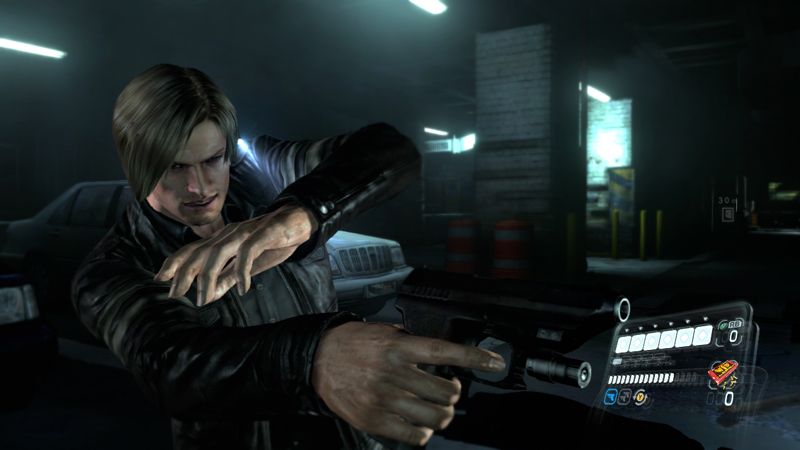The height and width of the screenshot is (450, 800).
Task: Choose the grey secondary weapon icon
Action: (x=625, y=397)
